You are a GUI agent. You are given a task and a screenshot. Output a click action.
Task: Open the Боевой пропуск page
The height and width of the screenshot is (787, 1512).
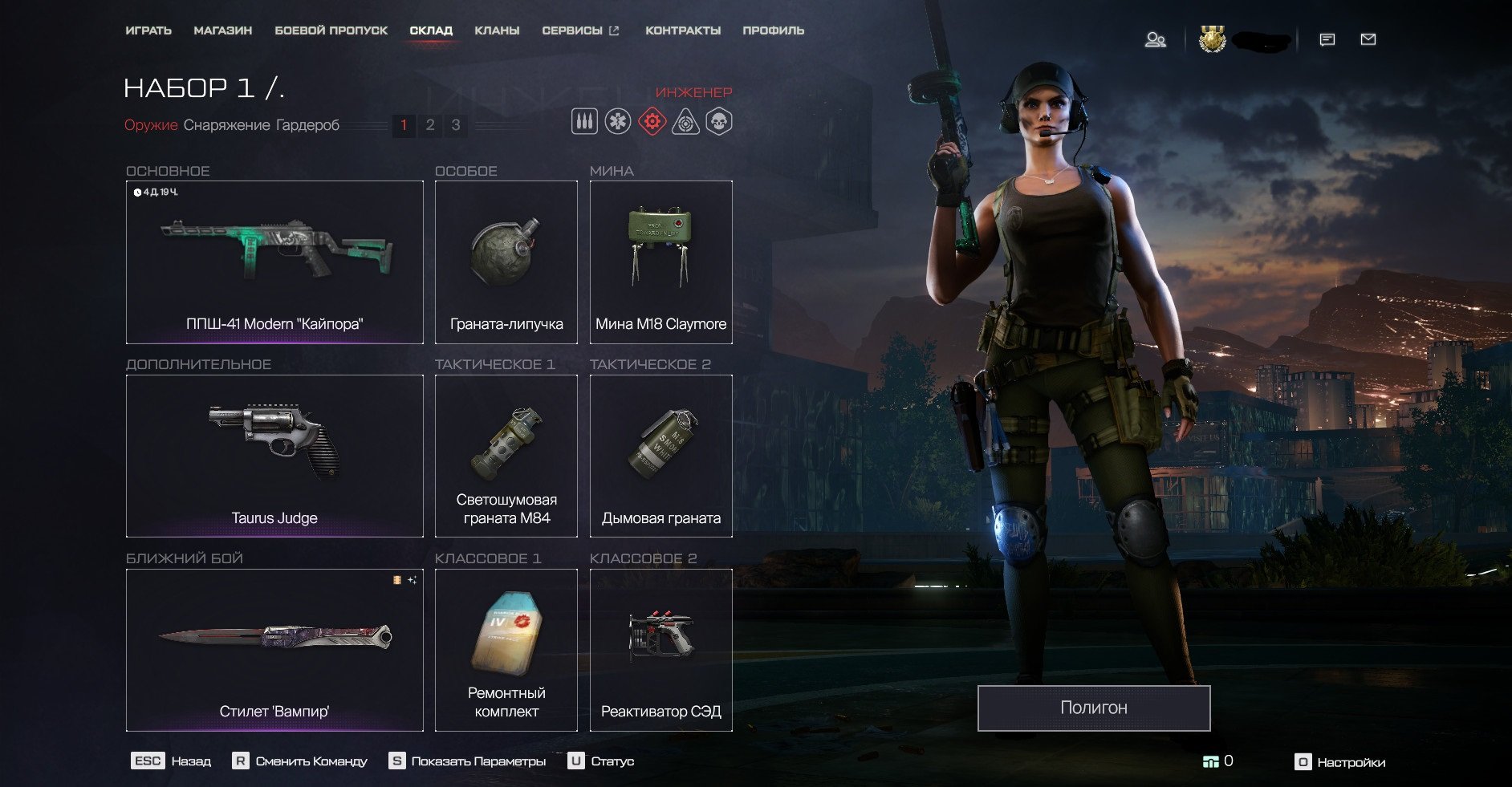(x=331, y=30)
